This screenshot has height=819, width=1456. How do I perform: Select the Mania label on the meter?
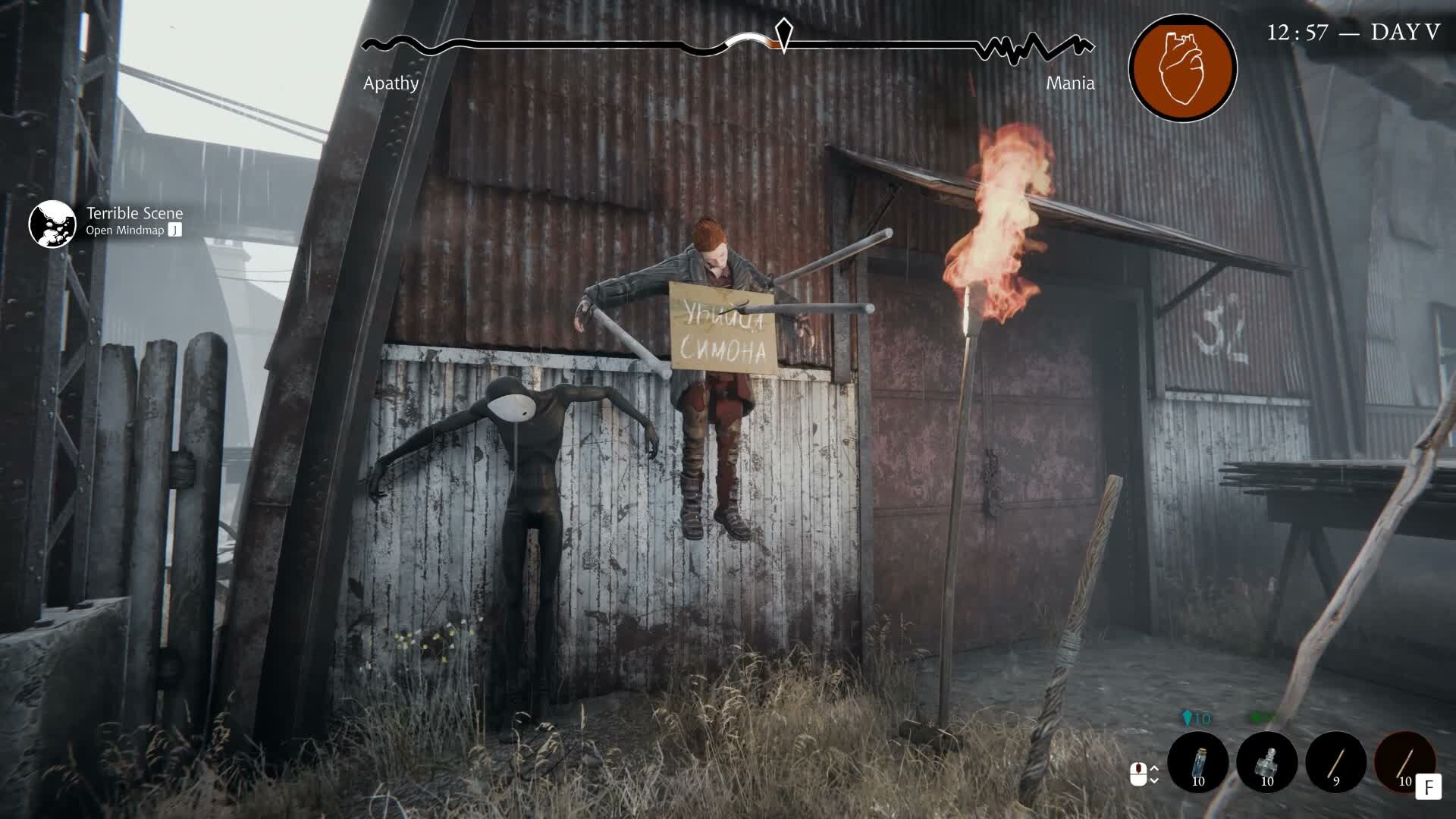point(1070,83)
